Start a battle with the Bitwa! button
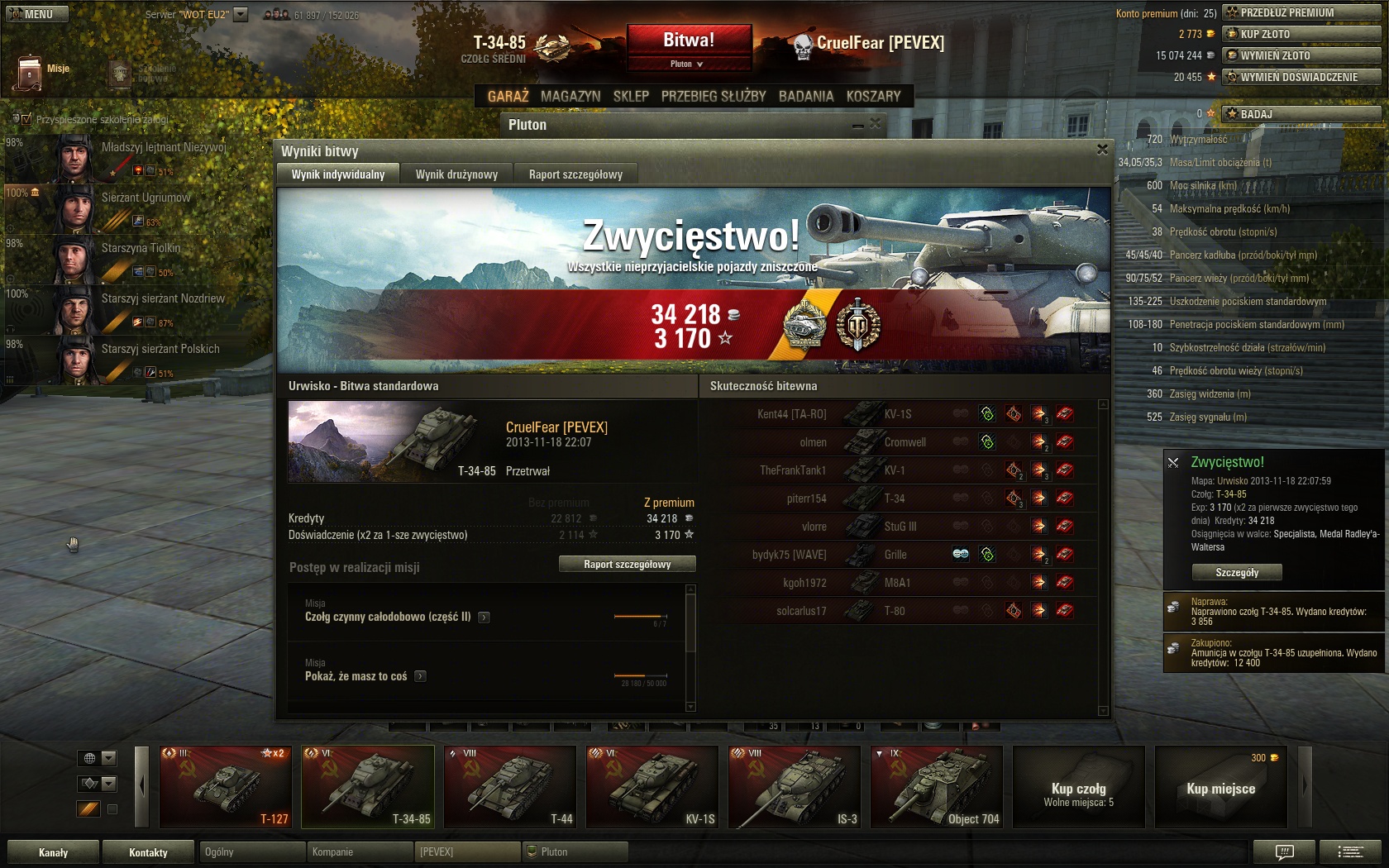 [x=689, y=41]
